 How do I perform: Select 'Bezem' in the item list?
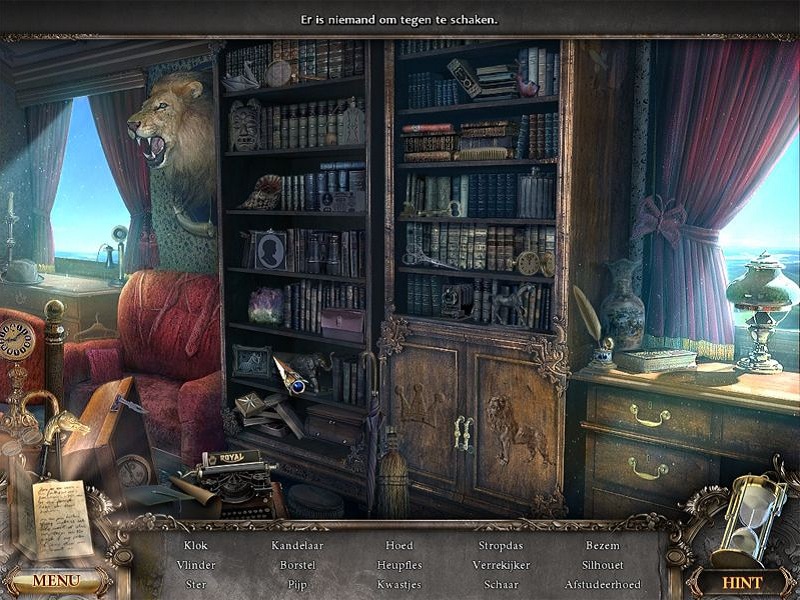pos(603,546)
